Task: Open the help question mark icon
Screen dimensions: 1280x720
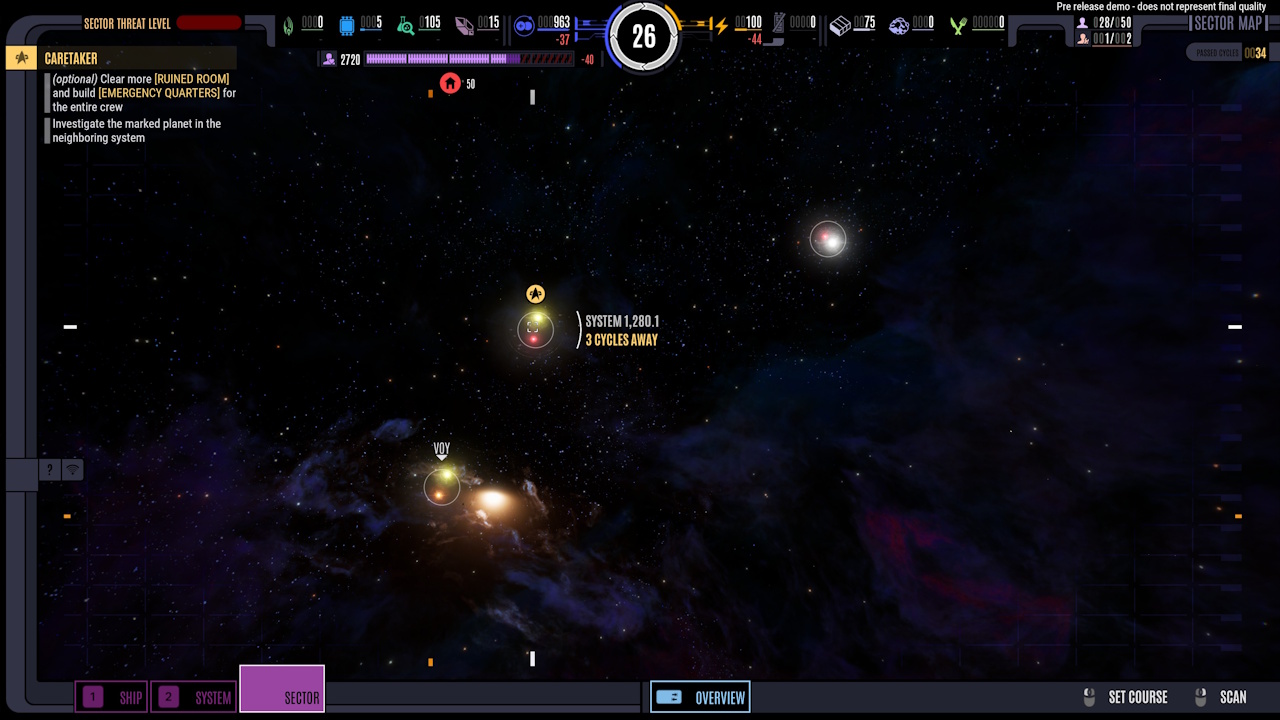Action: pos(49,469)
